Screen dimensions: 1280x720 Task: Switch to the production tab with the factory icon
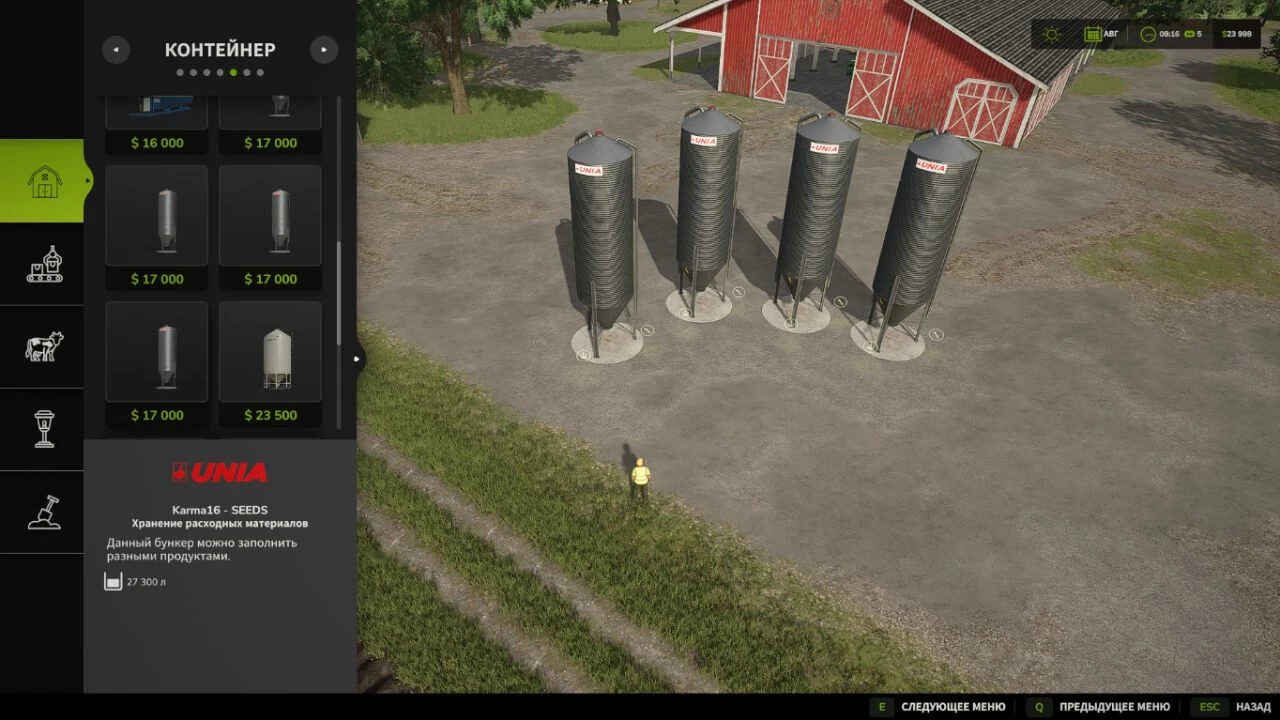coord(44,264)
